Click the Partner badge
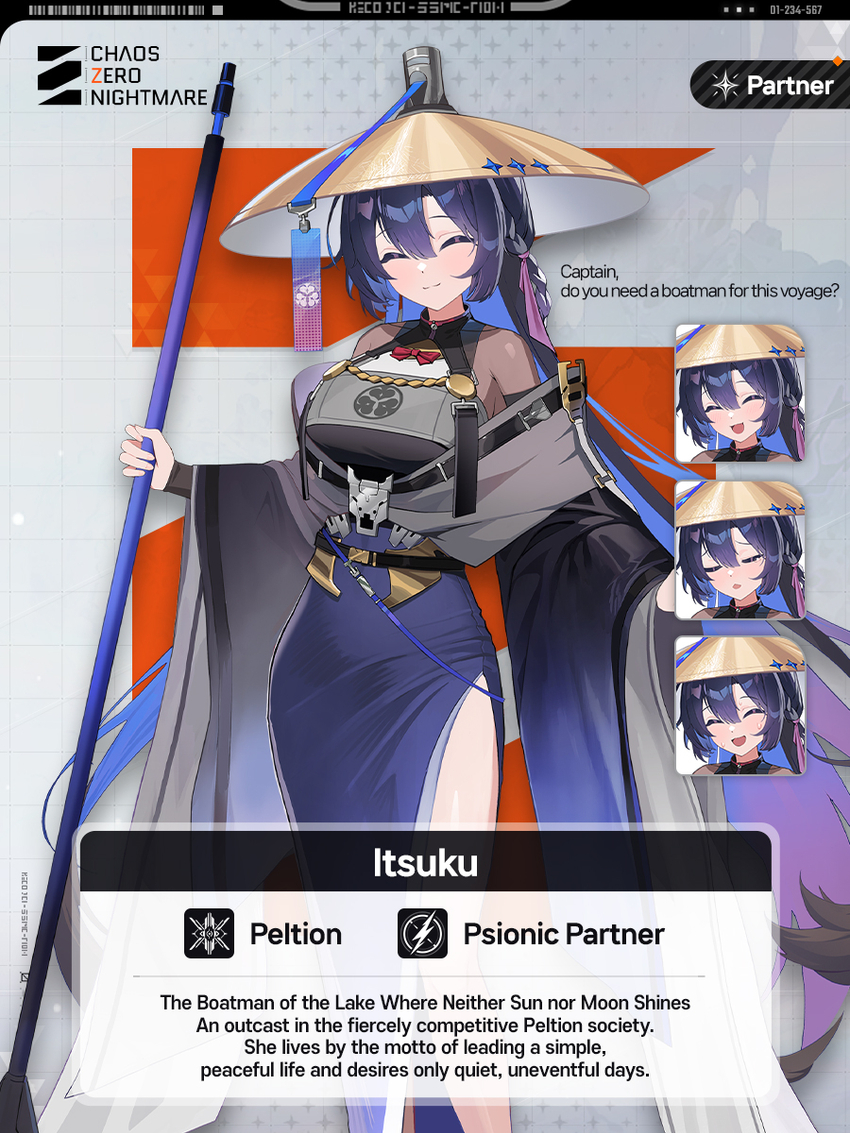 (770, 86)
